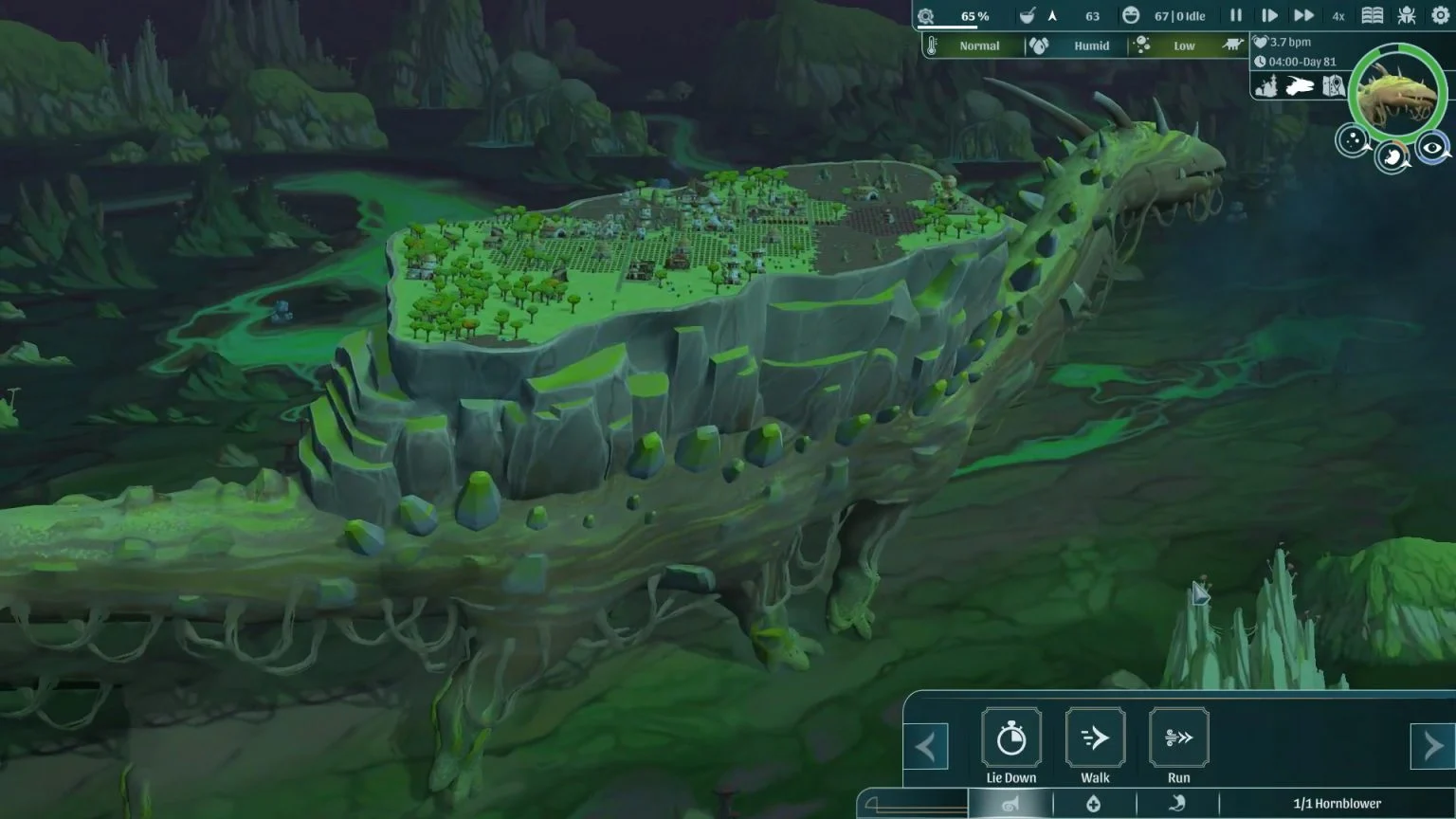Select the Onbu silhouette view icon
The height and width of the screenshot is (819, 1456).
[1299, 85]
